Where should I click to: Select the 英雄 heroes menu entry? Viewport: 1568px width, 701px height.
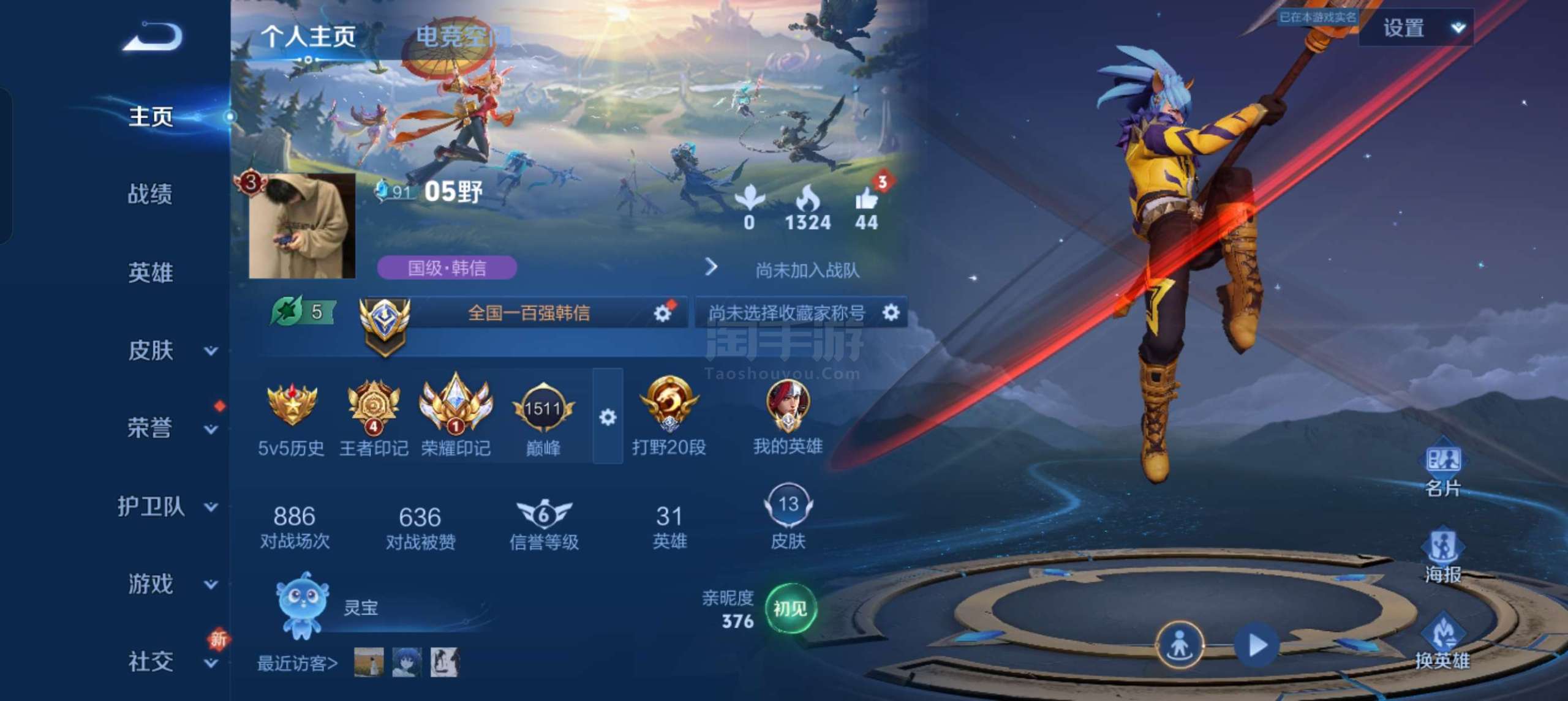[x=150, y=272]
